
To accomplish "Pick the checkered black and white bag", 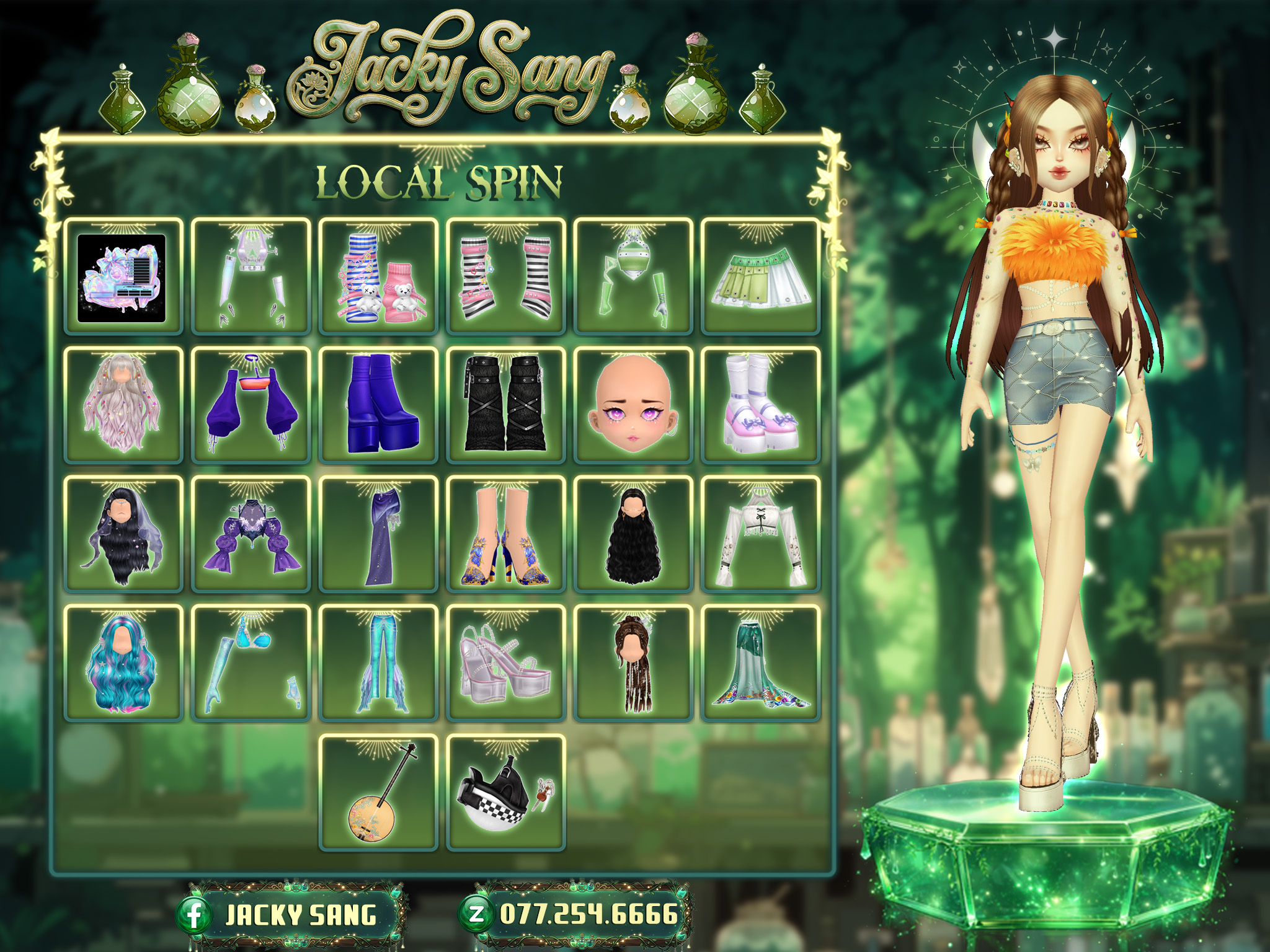I will (x=506, y=793).
